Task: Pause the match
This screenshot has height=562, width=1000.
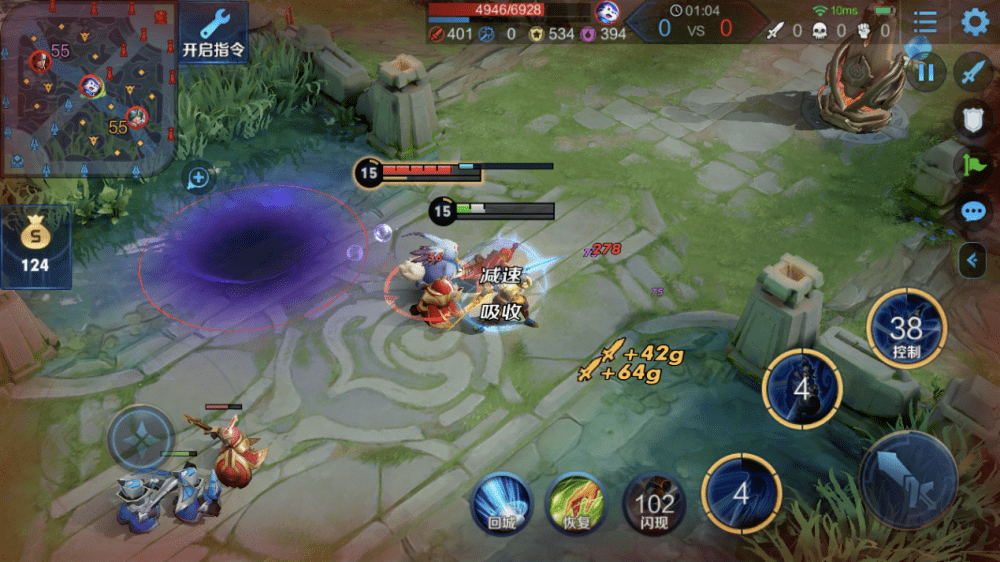Action: point(926,71)
